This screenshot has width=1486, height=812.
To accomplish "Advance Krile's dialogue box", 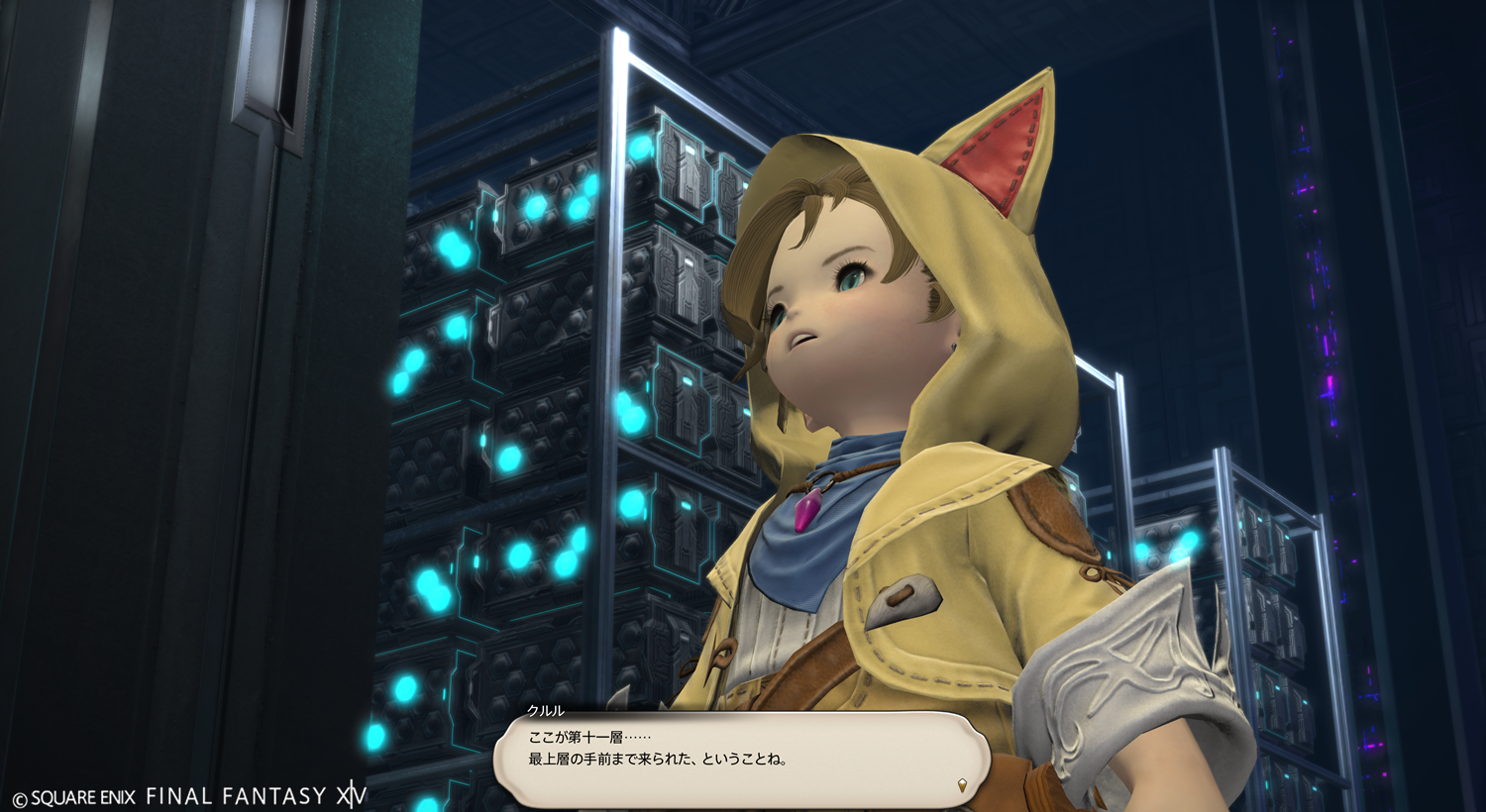I will [741, 759].
